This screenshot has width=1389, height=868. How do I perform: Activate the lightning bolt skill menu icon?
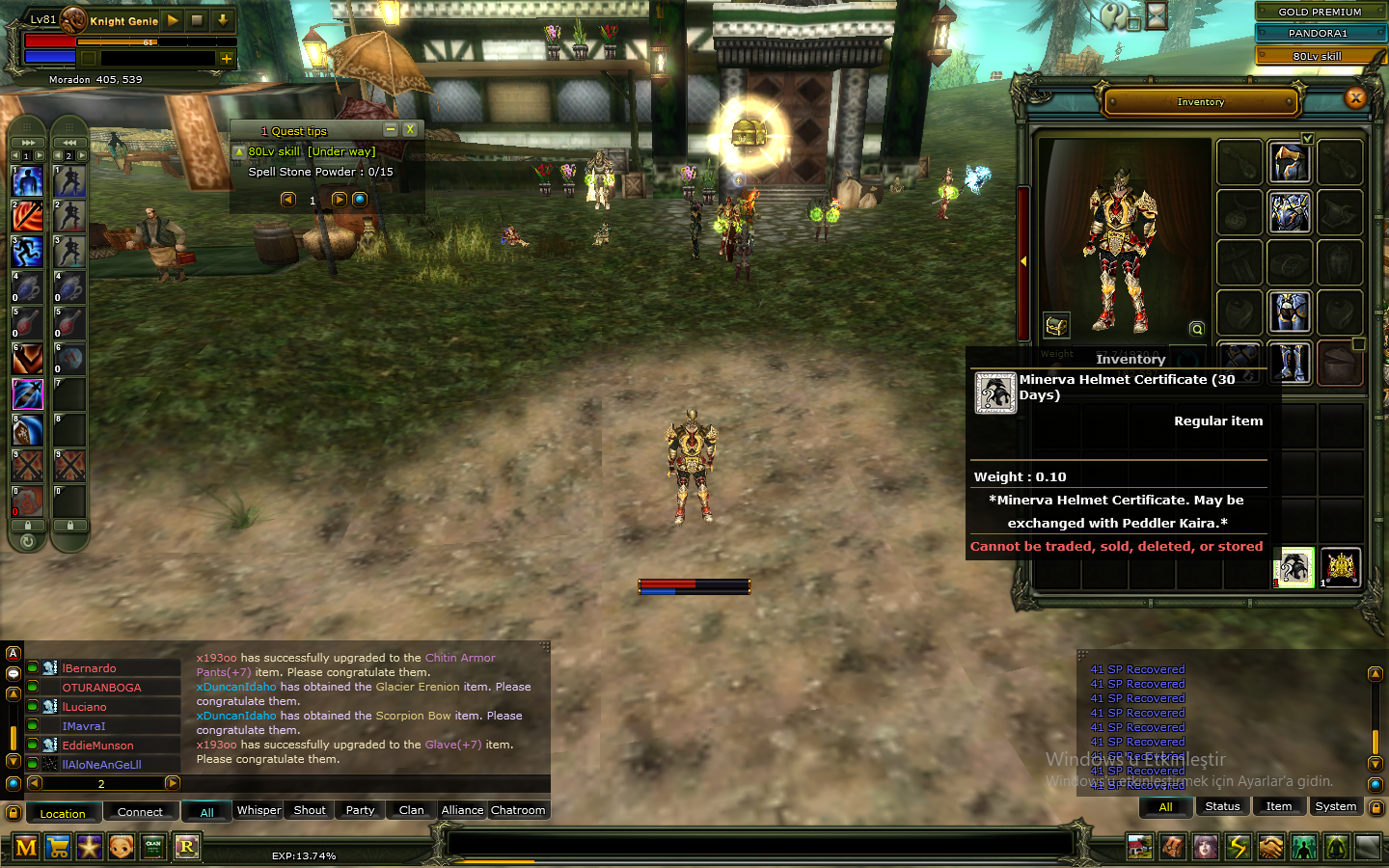pos(1239,847)
